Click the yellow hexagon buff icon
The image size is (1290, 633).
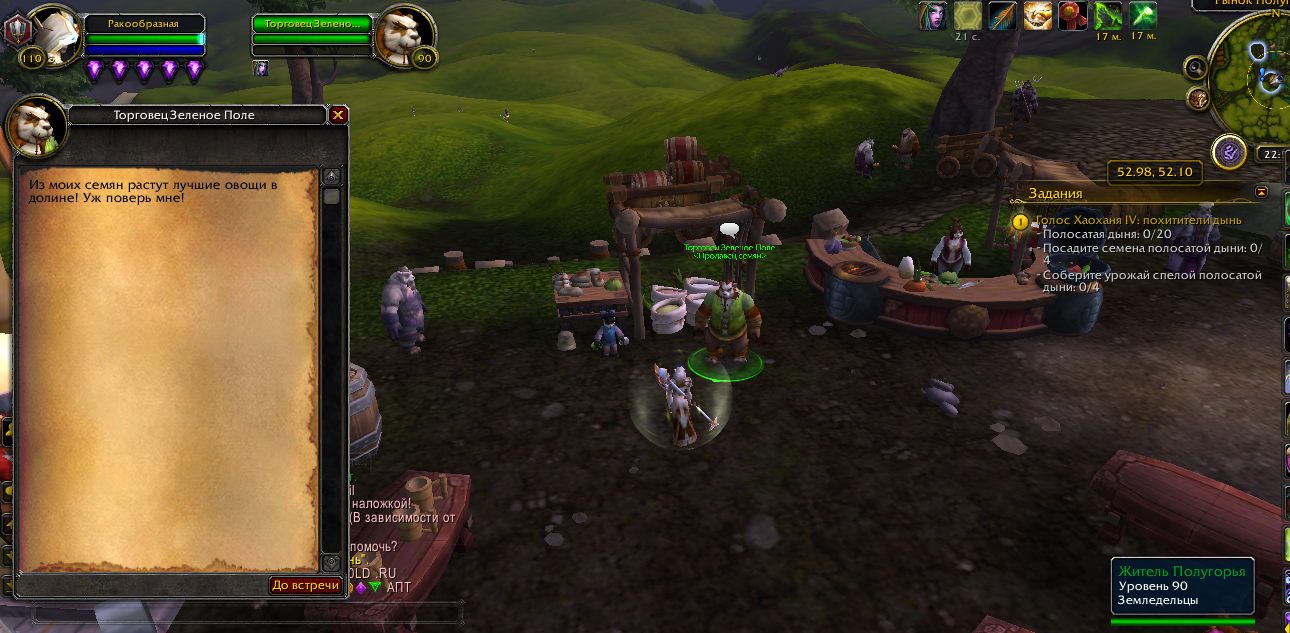[967, 16]
